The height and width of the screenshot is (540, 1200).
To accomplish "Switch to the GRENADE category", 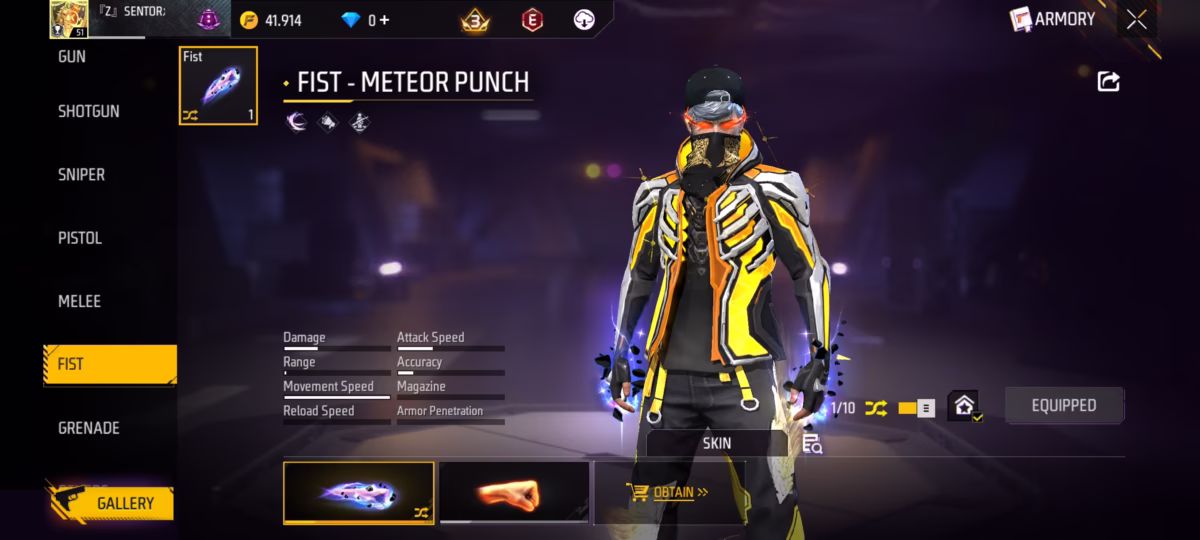I will (x=89, y=428).
